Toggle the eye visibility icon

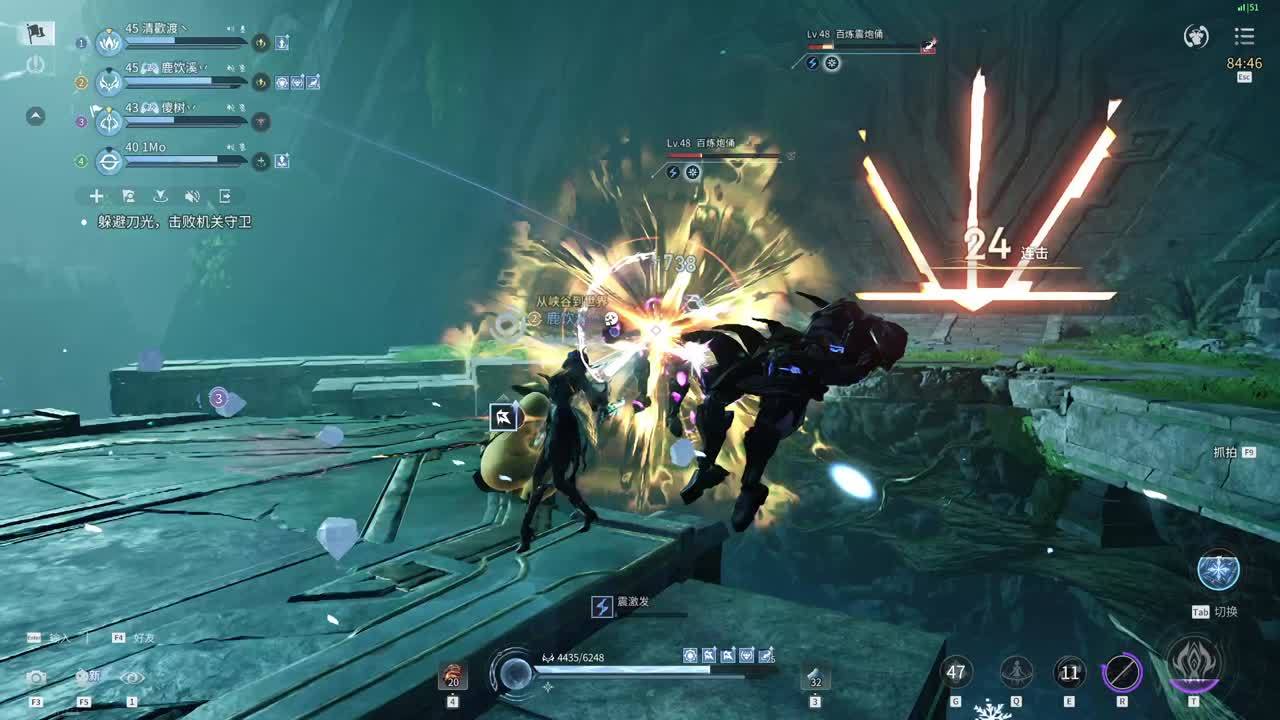(x=131, y=678)
